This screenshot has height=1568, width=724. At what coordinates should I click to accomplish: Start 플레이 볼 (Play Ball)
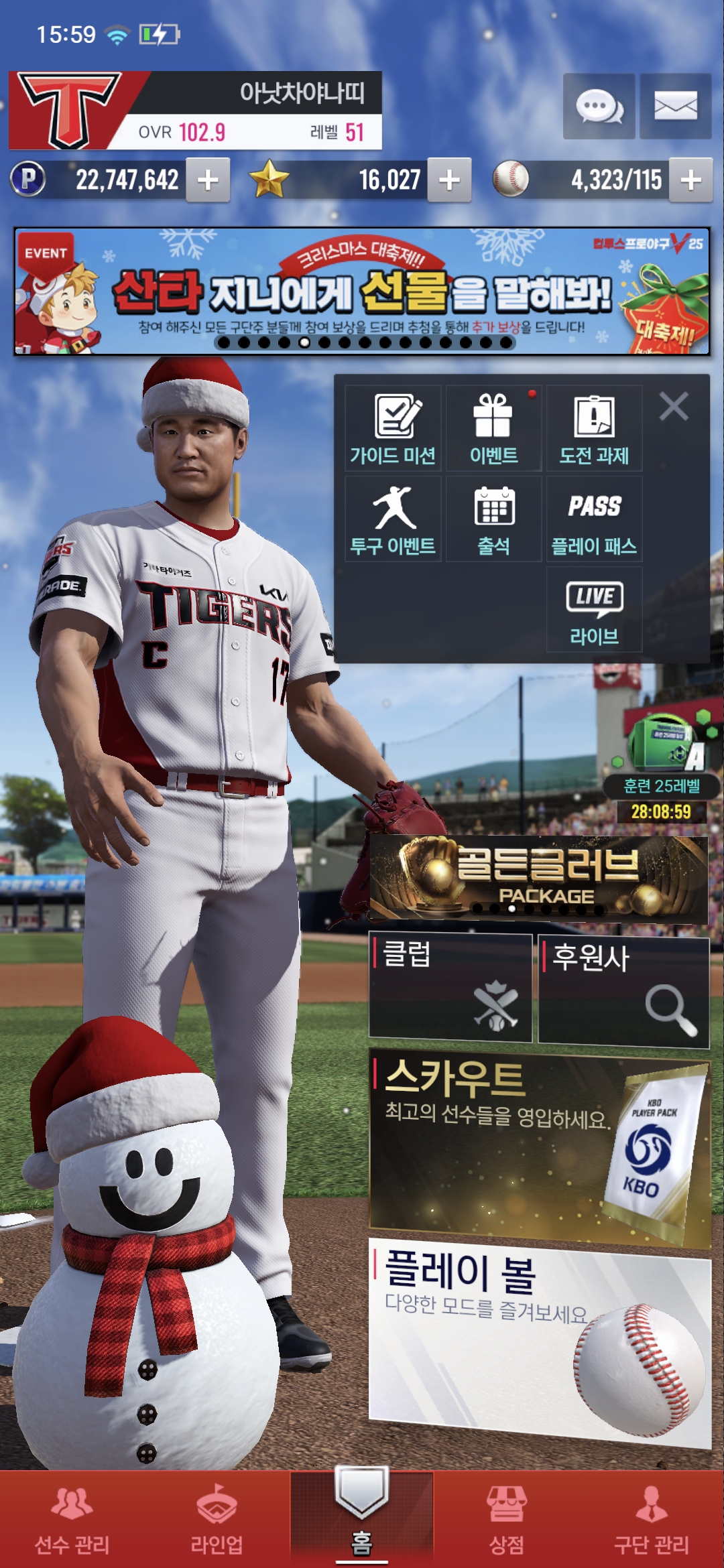(x=540, y=1340)
